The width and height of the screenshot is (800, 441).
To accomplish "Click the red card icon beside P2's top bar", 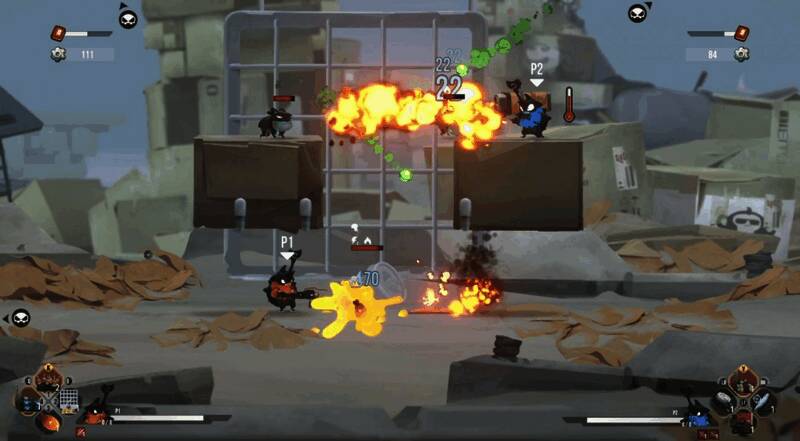I will point(741,34).
